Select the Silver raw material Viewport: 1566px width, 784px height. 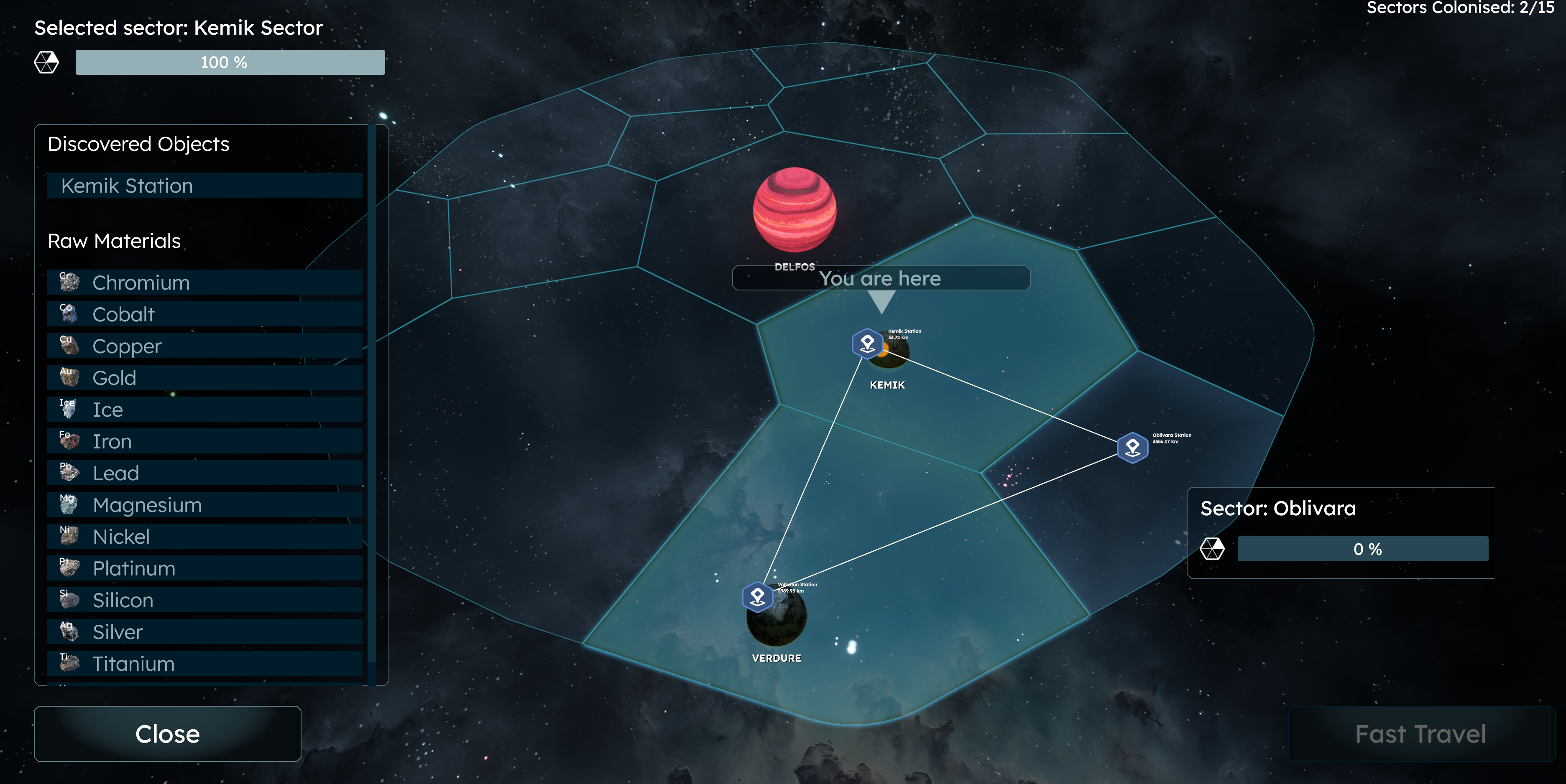coord(205,632)
